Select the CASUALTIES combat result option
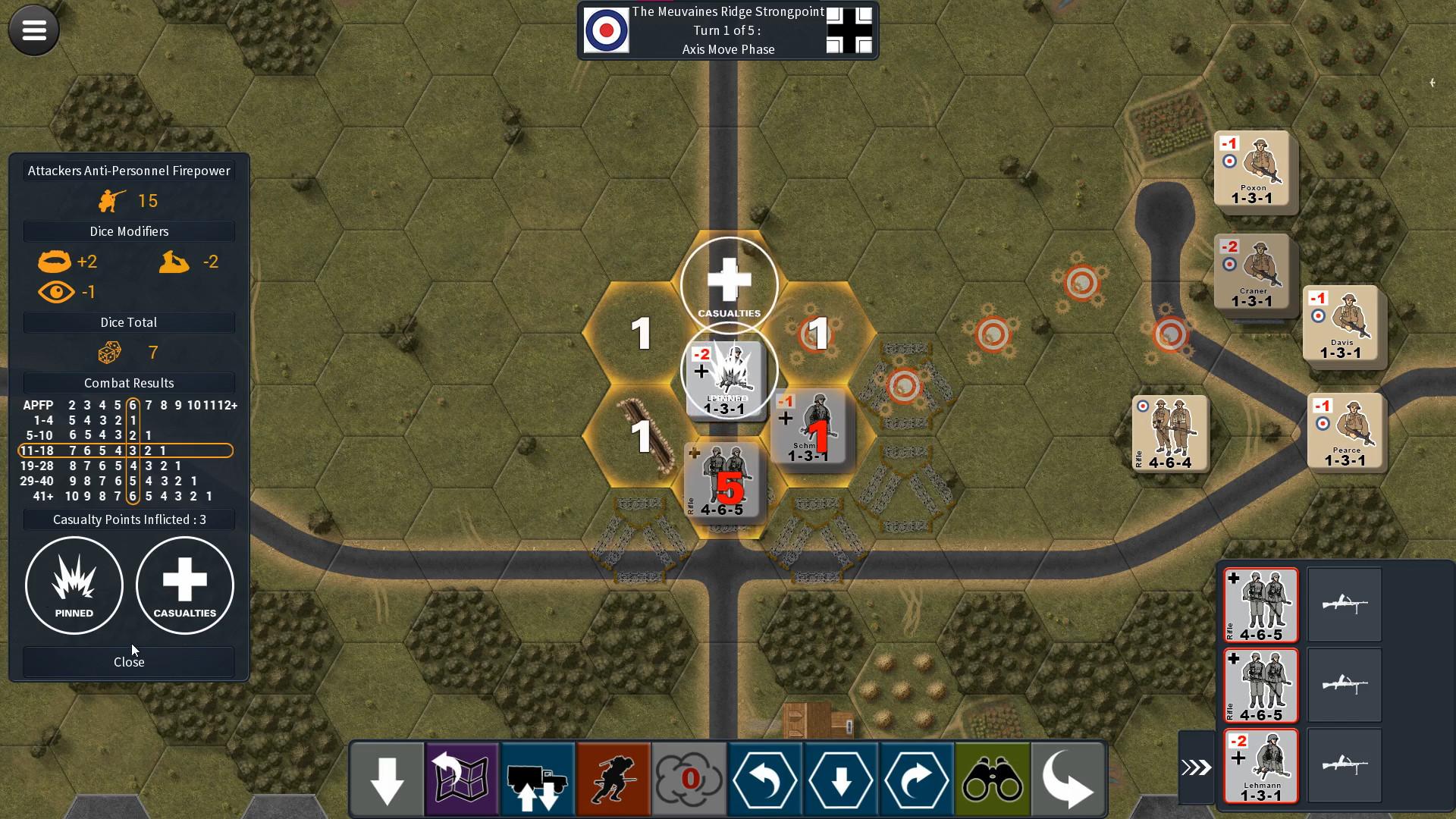The image size is (1456, 819). click(184, 585)
